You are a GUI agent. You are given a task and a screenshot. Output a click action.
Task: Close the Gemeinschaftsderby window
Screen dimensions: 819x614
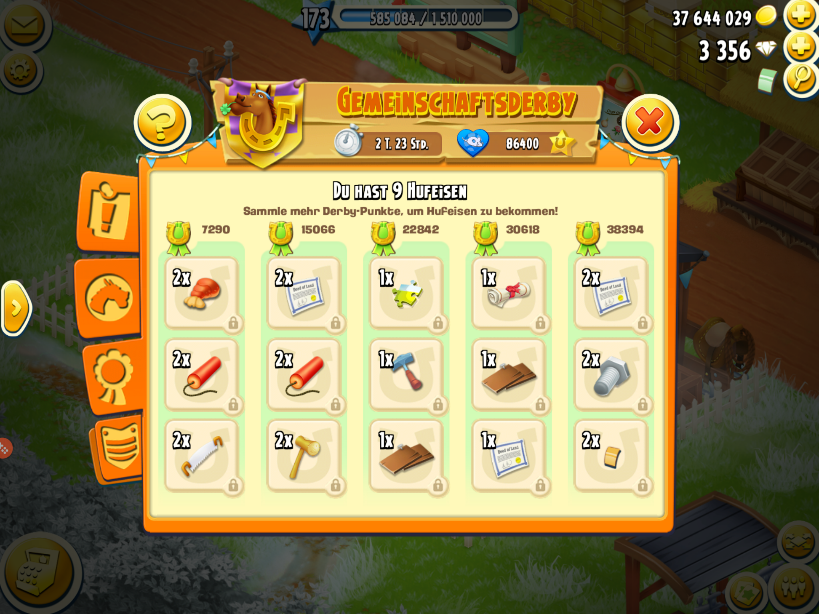click(x=650, y=122)
